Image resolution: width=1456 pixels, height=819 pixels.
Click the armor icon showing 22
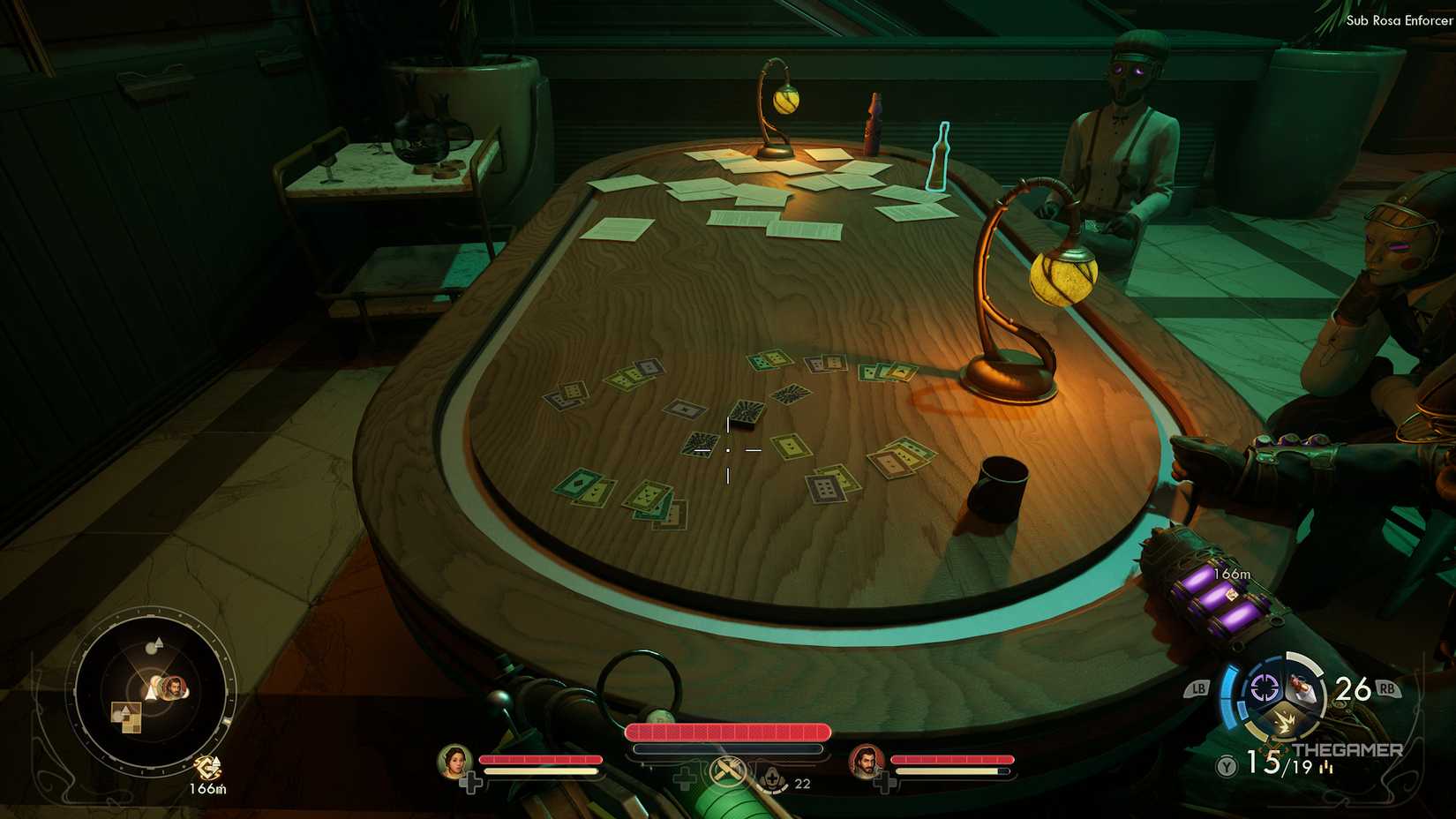point(772,780)
